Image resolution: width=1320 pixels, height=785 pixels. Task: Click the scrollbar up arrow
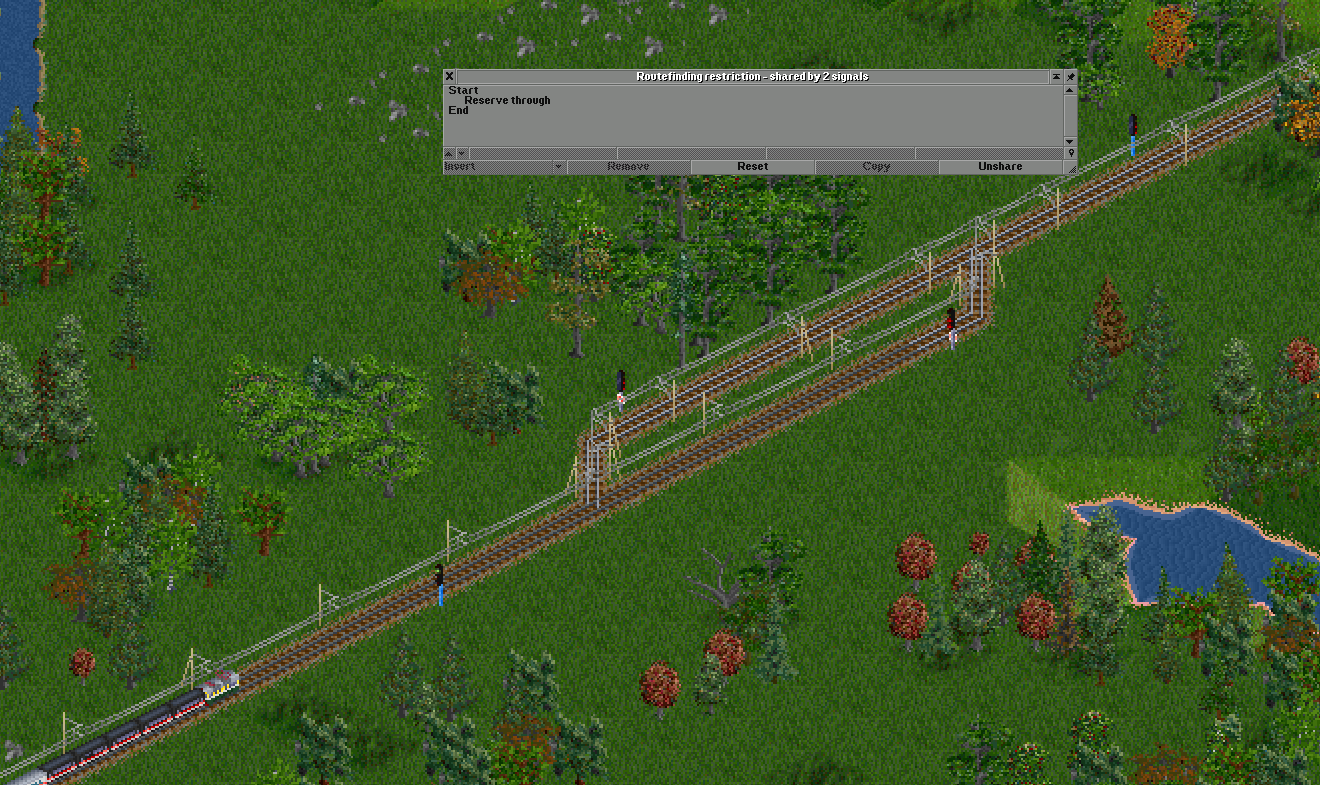coord(1068,88)
